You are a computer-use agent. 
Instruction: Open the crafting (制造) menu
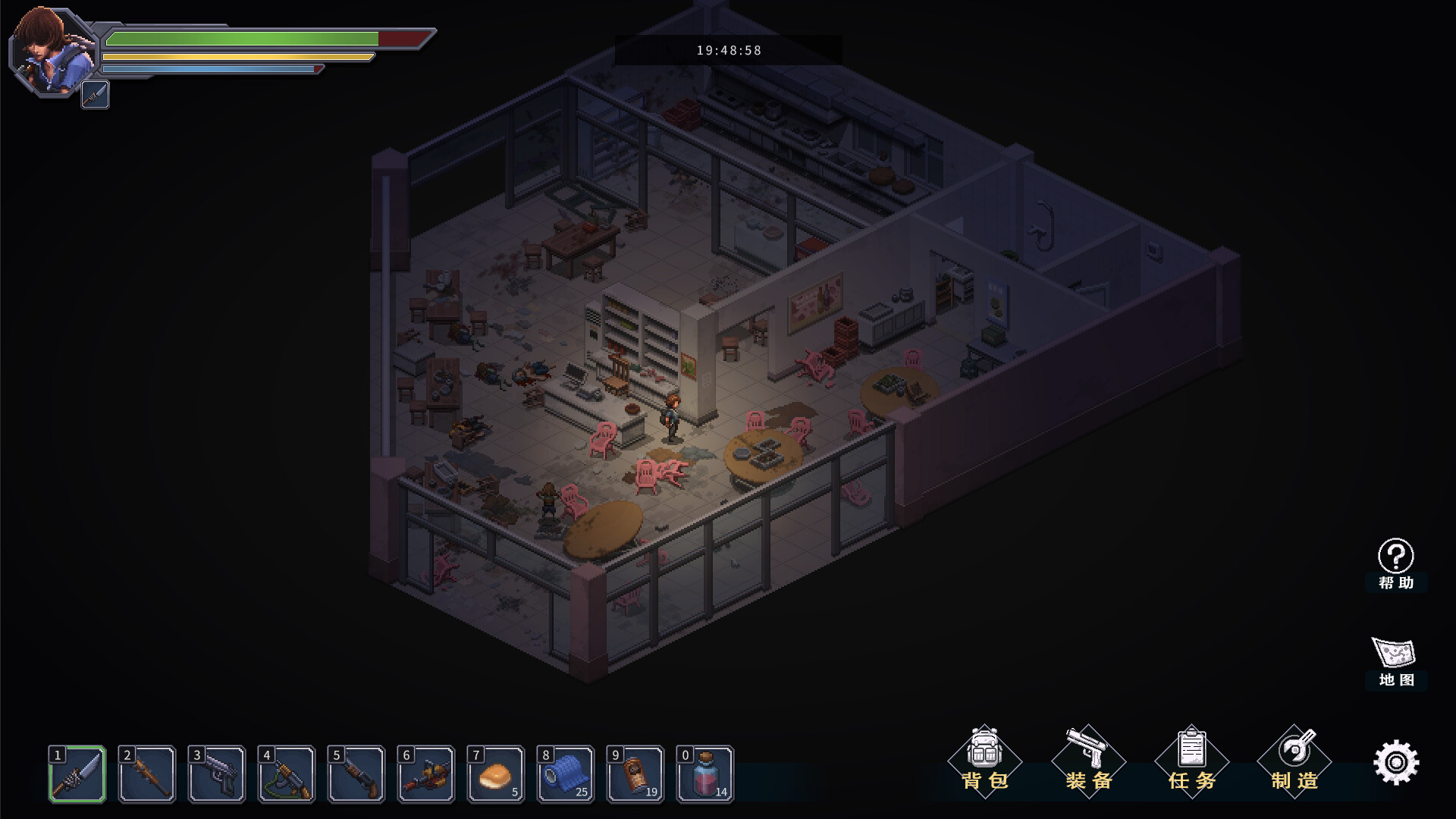(1294, 761)
